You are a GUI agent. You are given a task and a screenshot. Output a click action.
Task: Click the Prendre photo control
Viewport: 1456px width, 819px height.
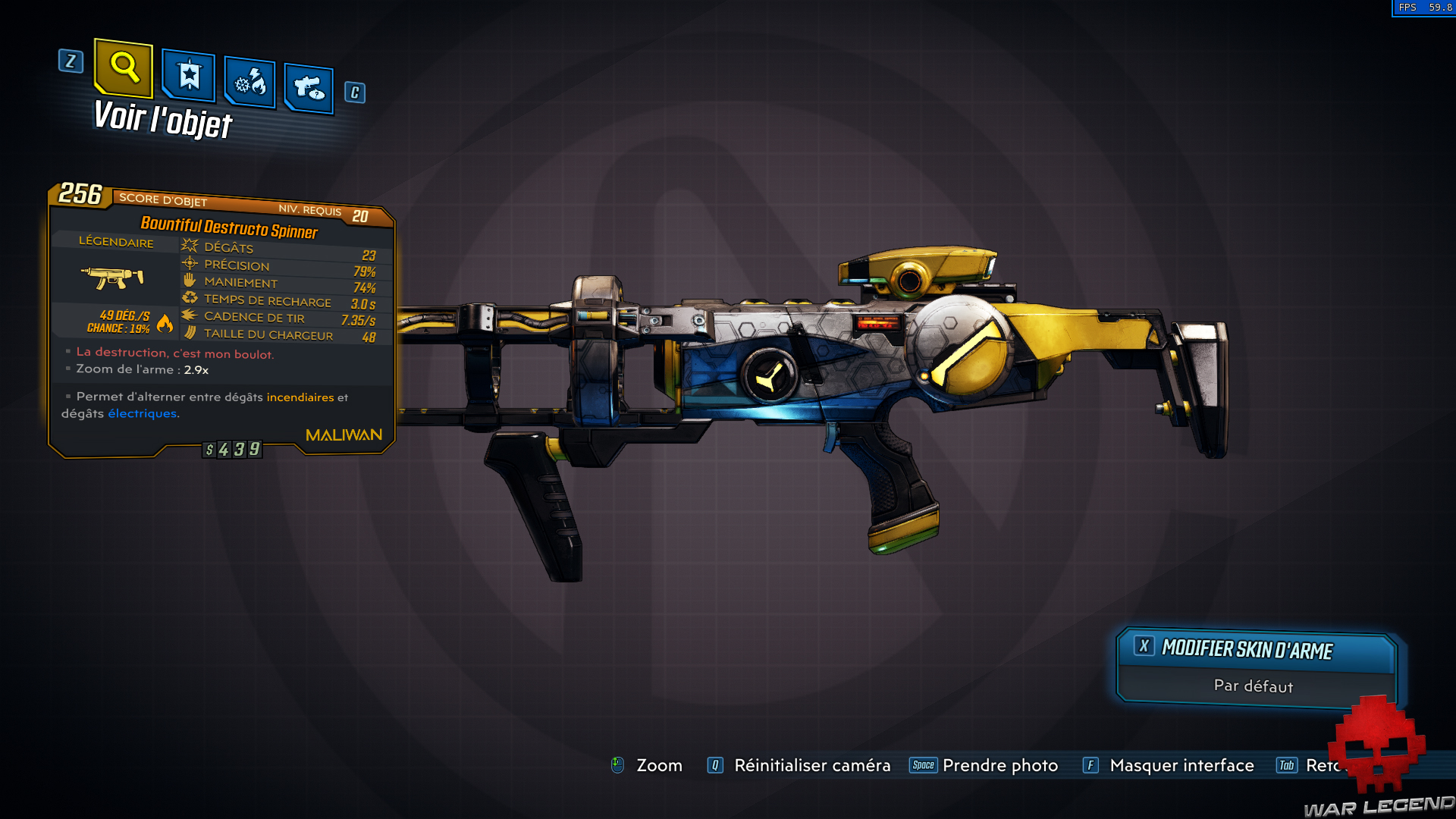pyautogui.click(x=999, y=765)
